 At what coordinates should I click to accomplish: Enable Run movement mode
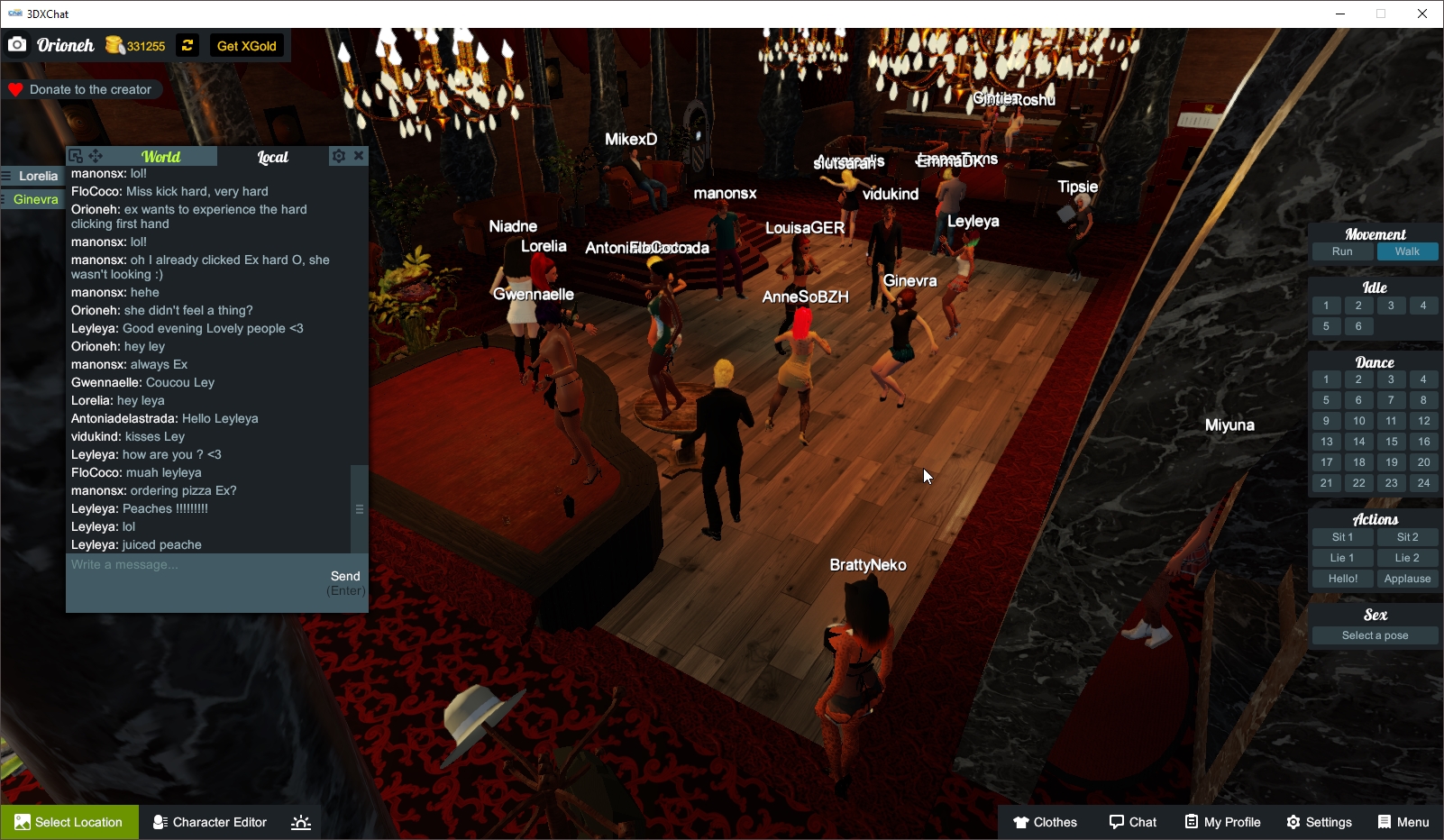[1342, 251]
